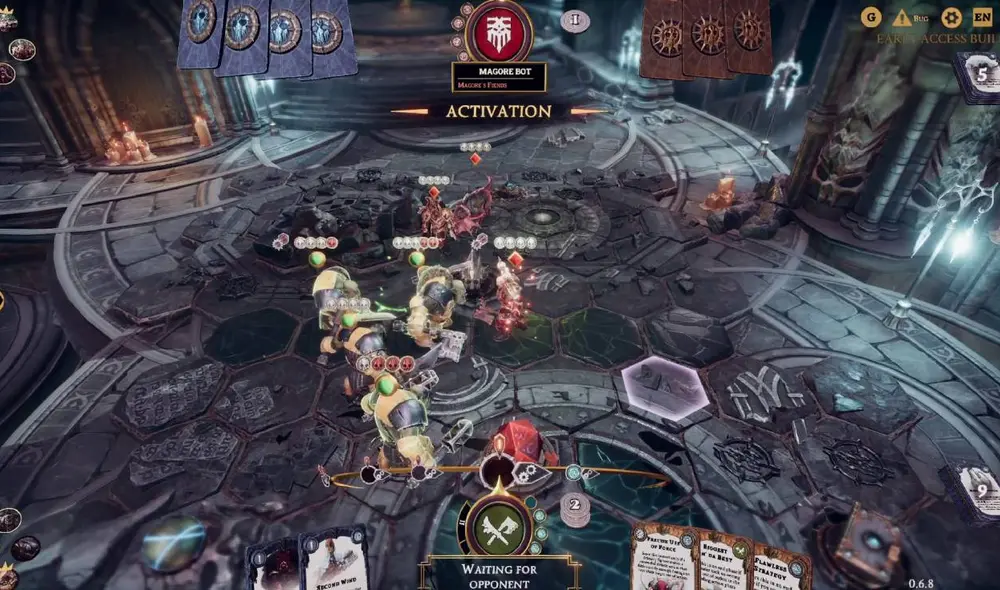The width and height of the screenshot is (1000, 590).
Task: Click the glory token stack showing 2
Action: coord(574,508)
